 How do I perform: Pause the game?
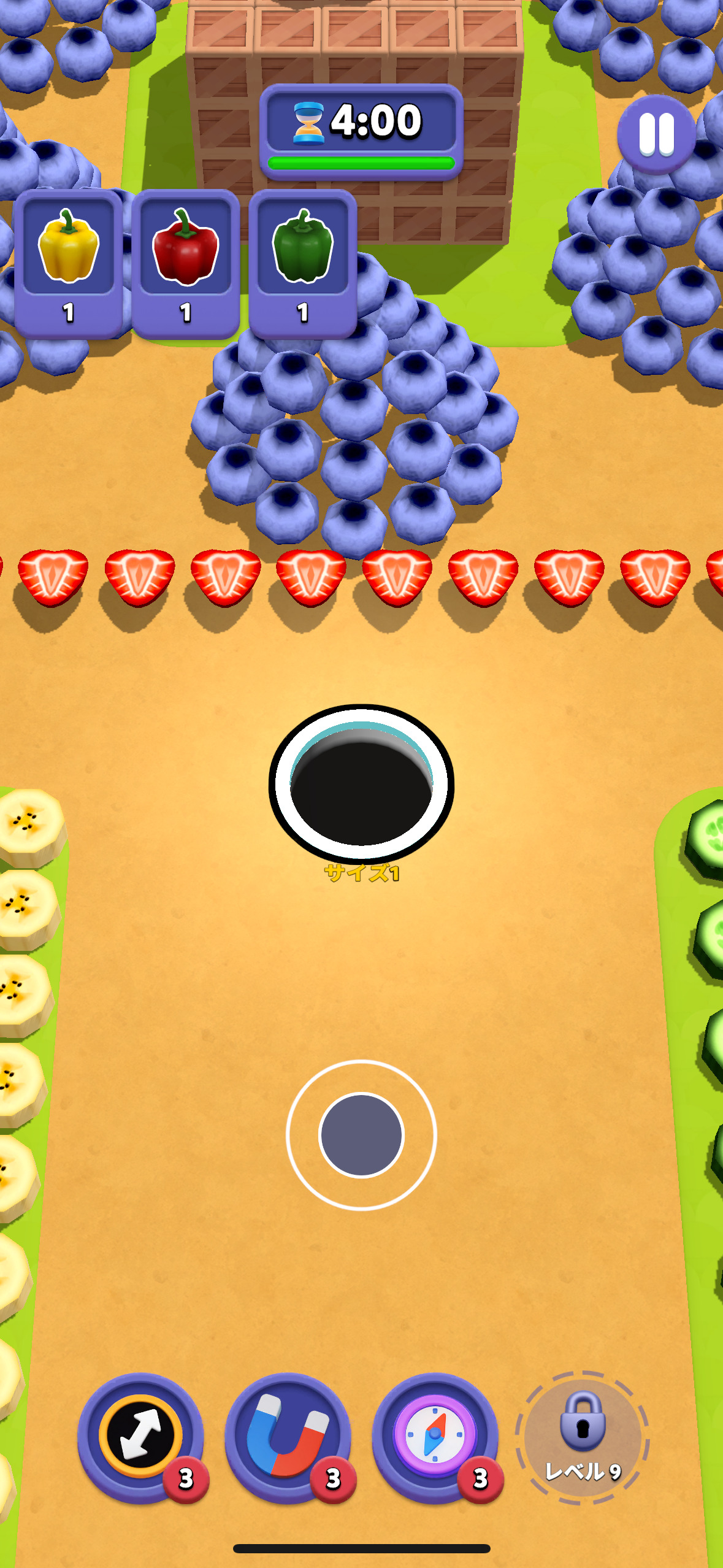pos(656,134)
